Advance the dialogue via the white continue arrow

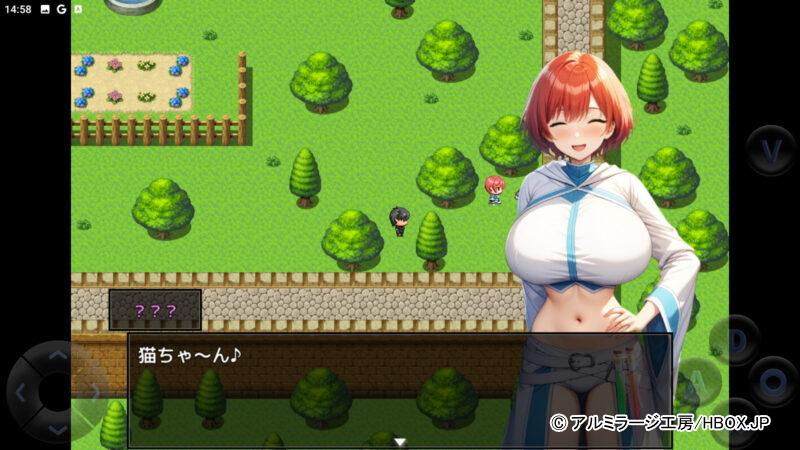point(400,441)
